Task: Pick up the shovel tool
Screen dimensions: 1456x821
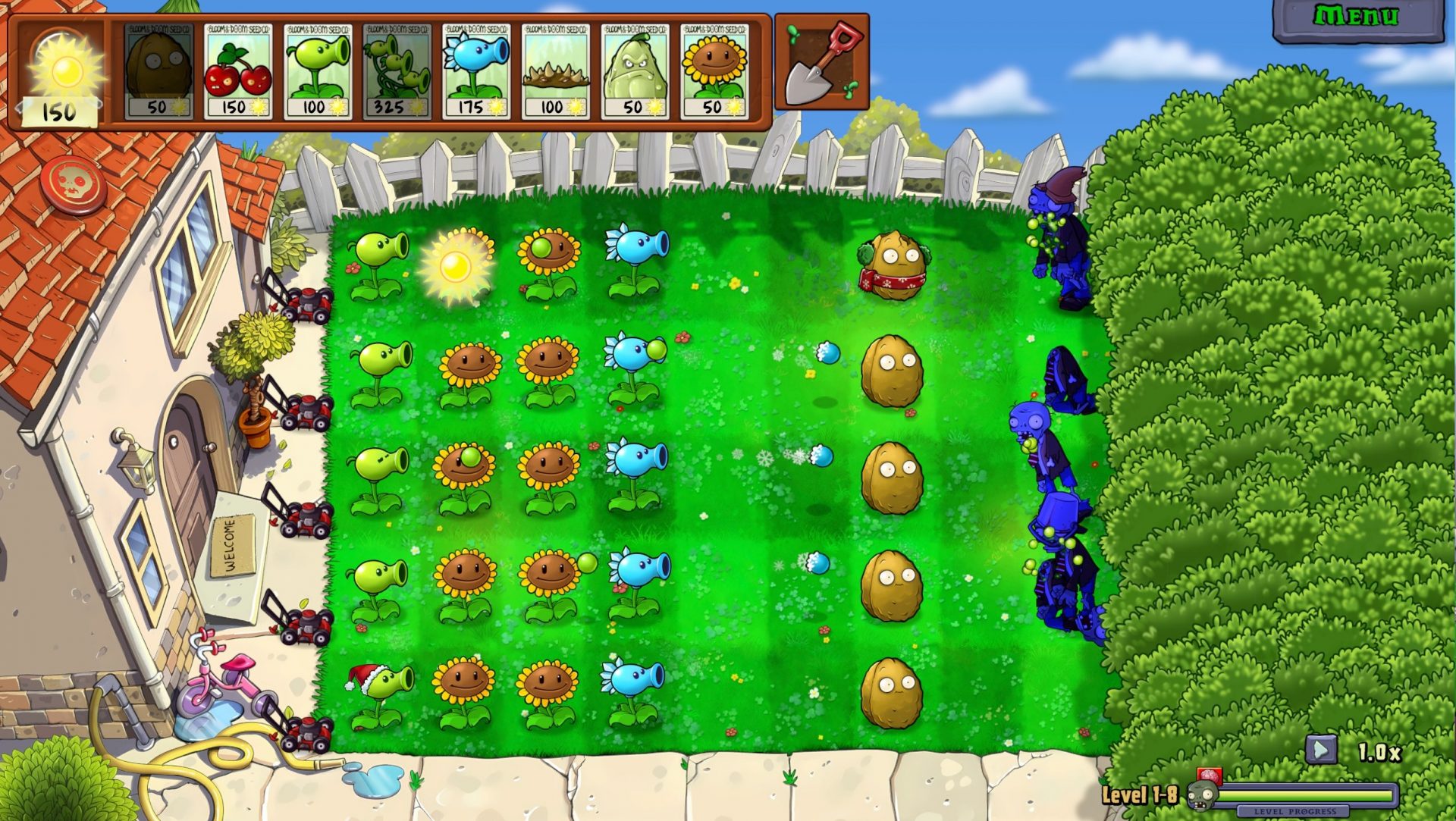Action: click(x=821, y=61)
